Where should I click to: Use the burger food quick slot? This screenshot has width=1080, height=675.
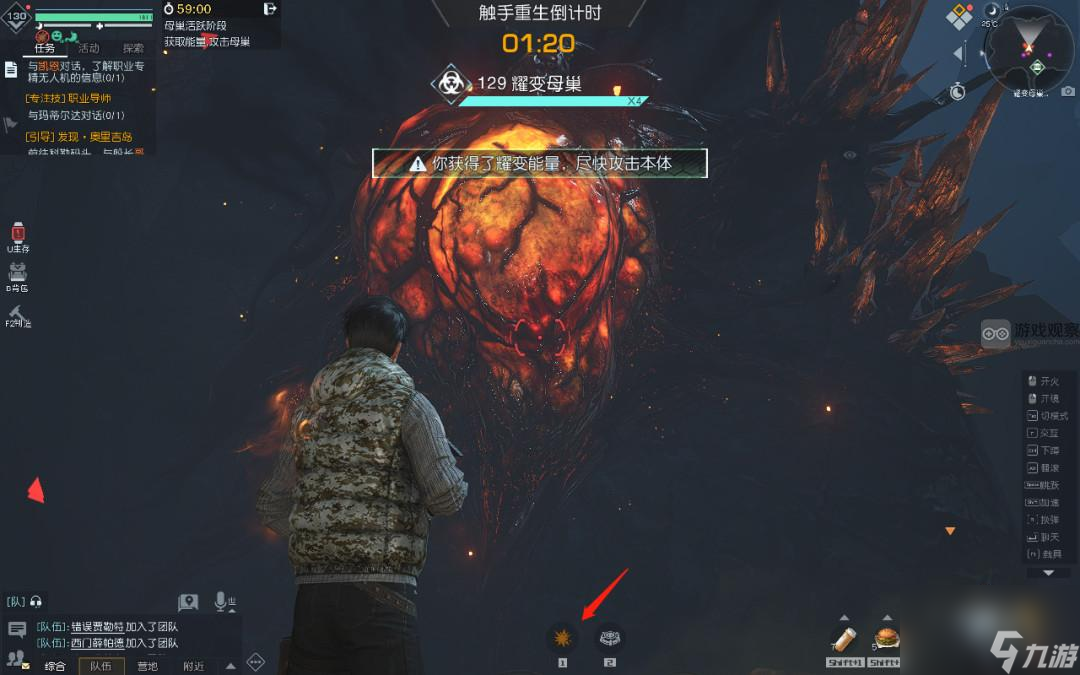pos(886,638)
